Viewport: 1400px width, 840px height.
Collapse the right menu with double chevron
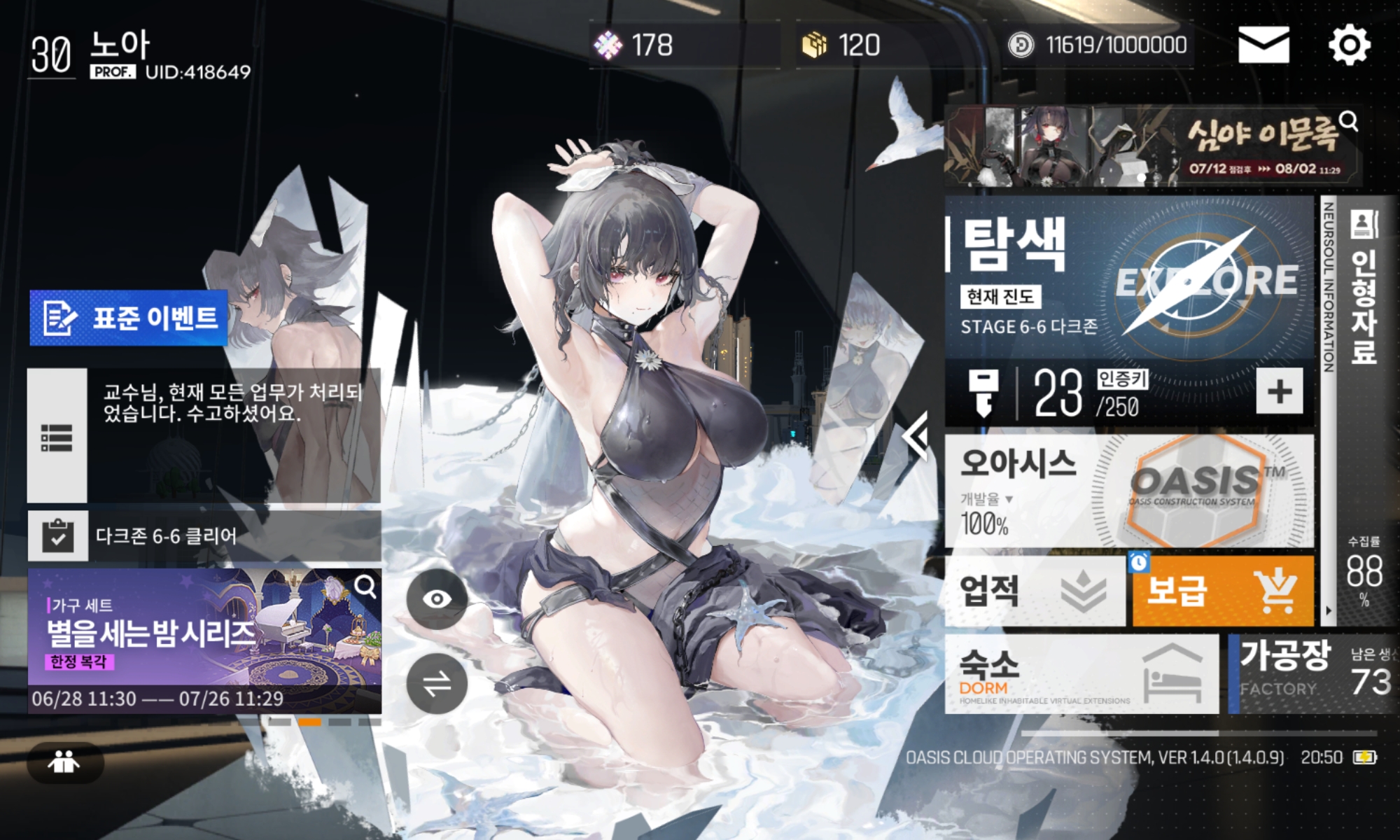pyautogui.click(x=916, y=436)
